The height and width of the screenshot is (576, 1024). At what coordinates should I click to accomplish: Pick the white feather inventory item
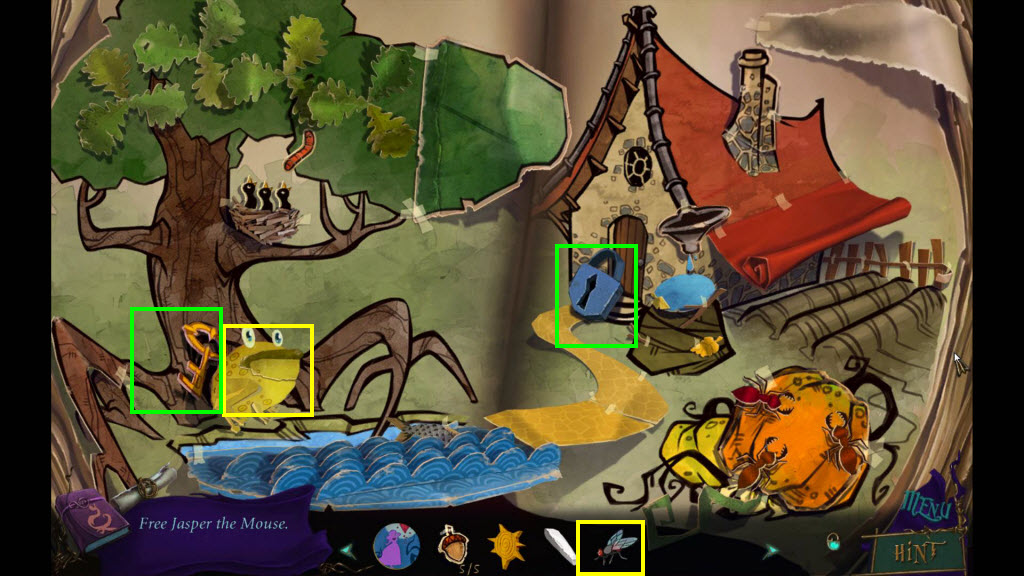tap(558, 546)
